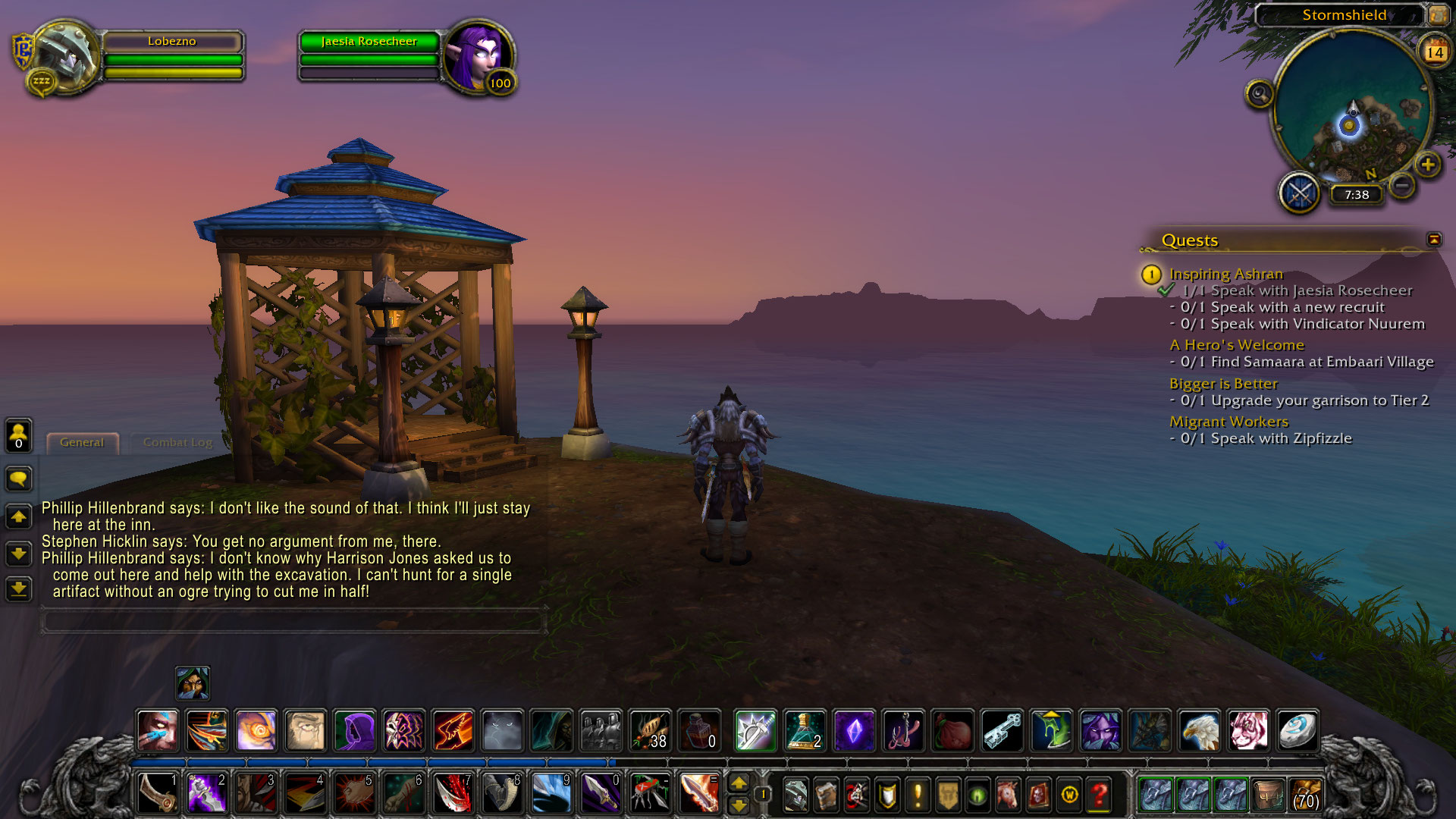Open the mounts collection horse icon

click(x=1008, y=795)
